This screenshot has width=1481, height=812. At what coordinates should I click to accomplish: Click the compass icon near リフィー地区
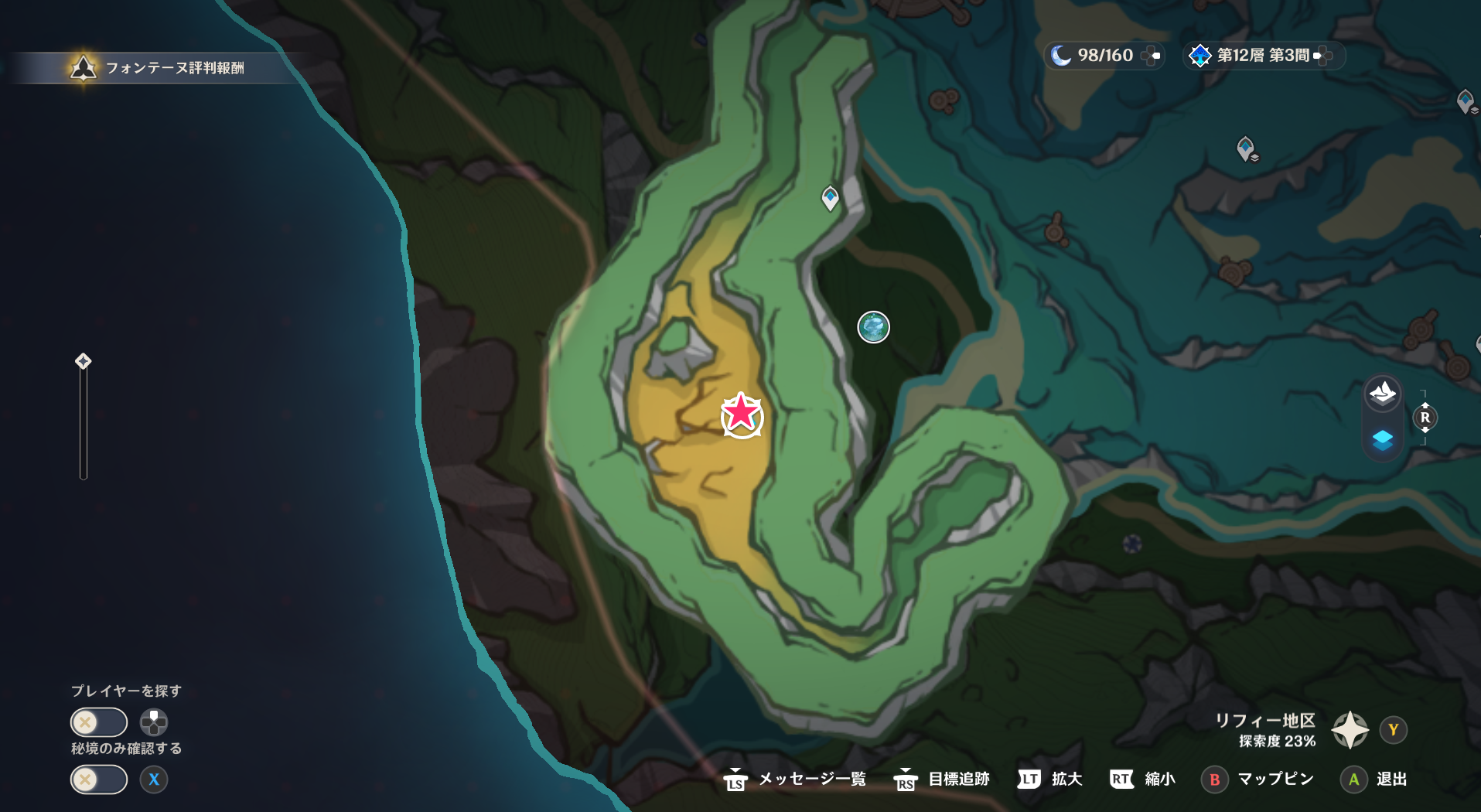[1349, 729]
